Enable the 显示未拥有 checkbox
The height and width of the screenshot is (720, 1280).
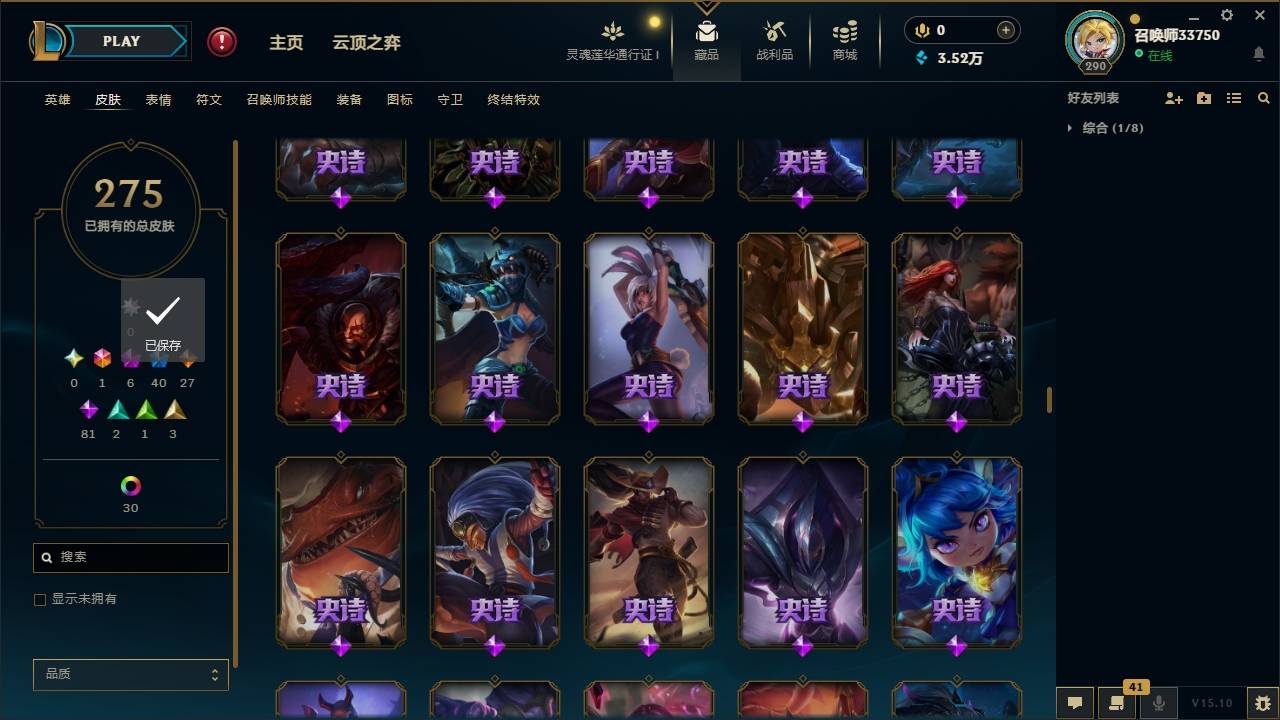[x=39, y=599]
